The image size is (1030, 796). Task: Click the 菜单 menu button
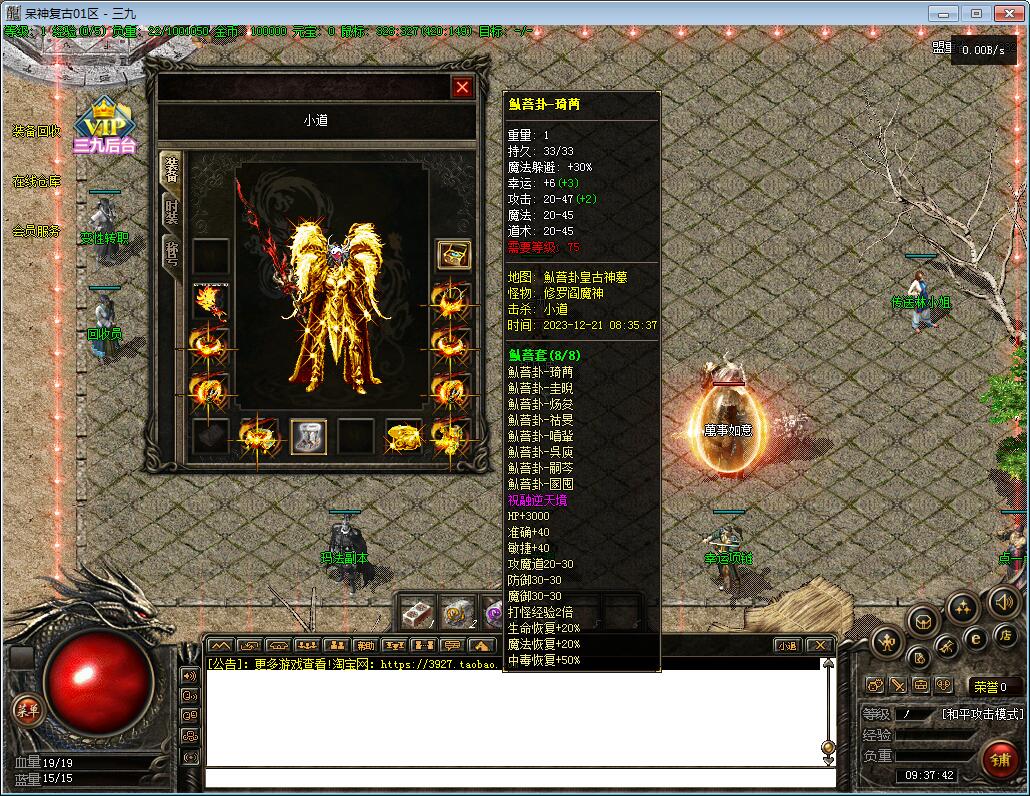pyautogui.click(x=27, y=710)
